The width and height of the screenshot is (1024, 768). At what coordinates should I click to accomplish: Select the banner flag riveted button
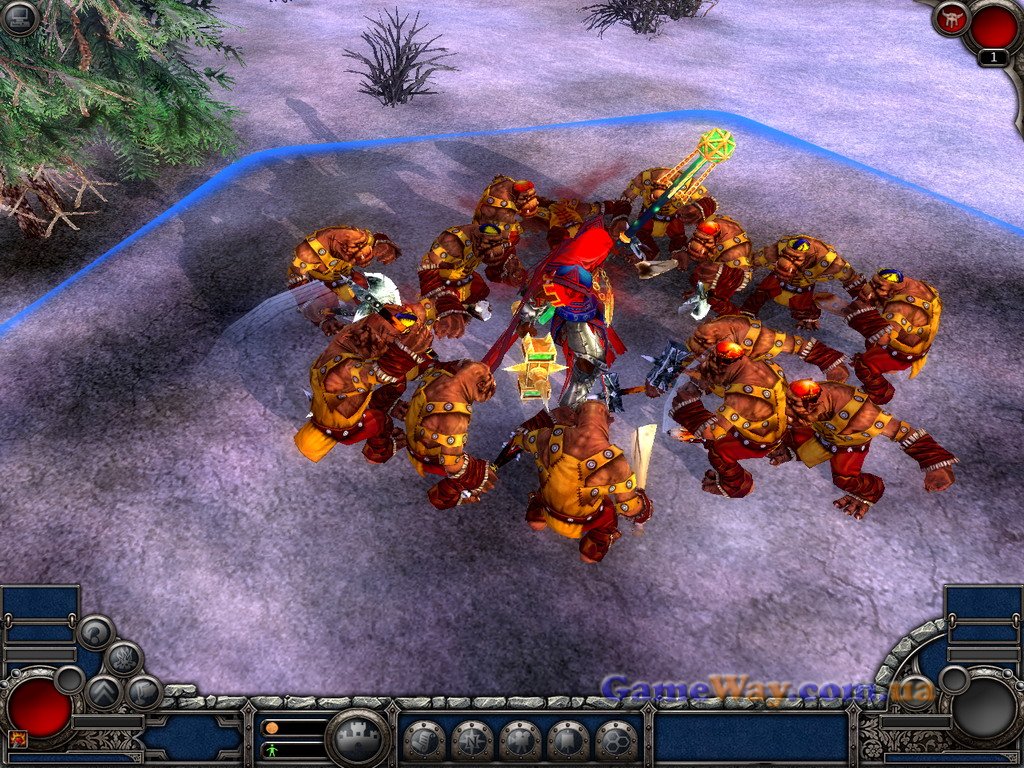(568, 741)
